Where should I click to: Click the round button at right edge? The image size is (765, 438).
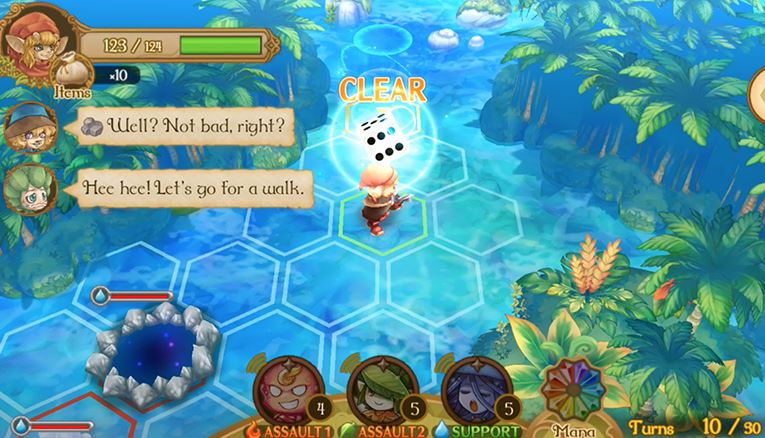[x=757, y=97]
